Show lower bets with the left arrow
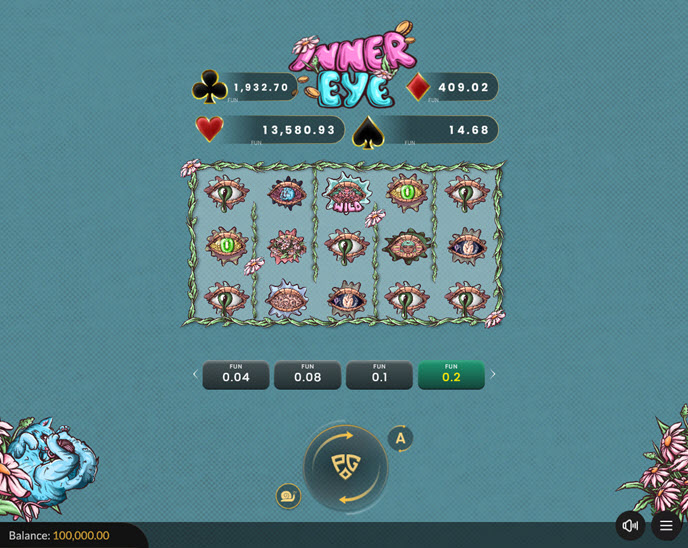 195,375
